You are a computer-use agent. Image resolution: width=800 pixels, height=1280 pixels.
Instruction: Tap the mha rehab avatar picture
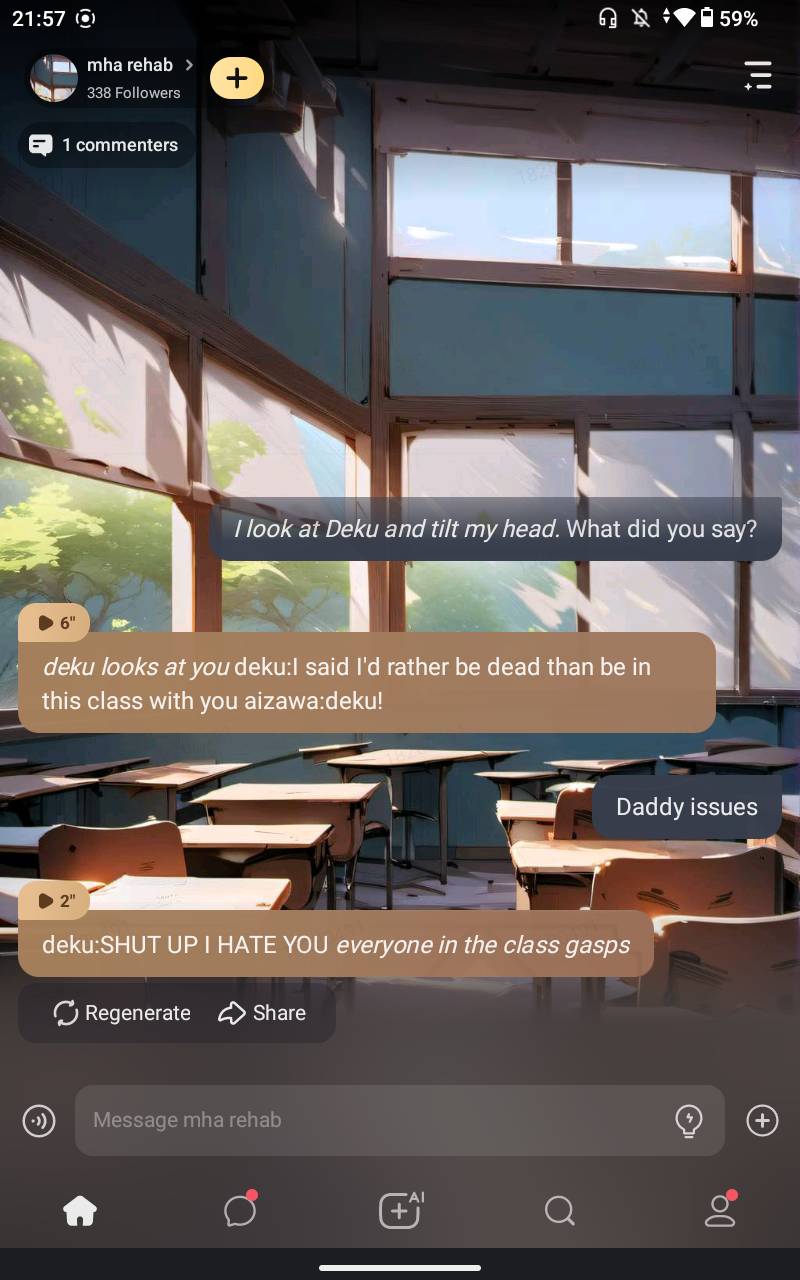(x=54, y=78)
